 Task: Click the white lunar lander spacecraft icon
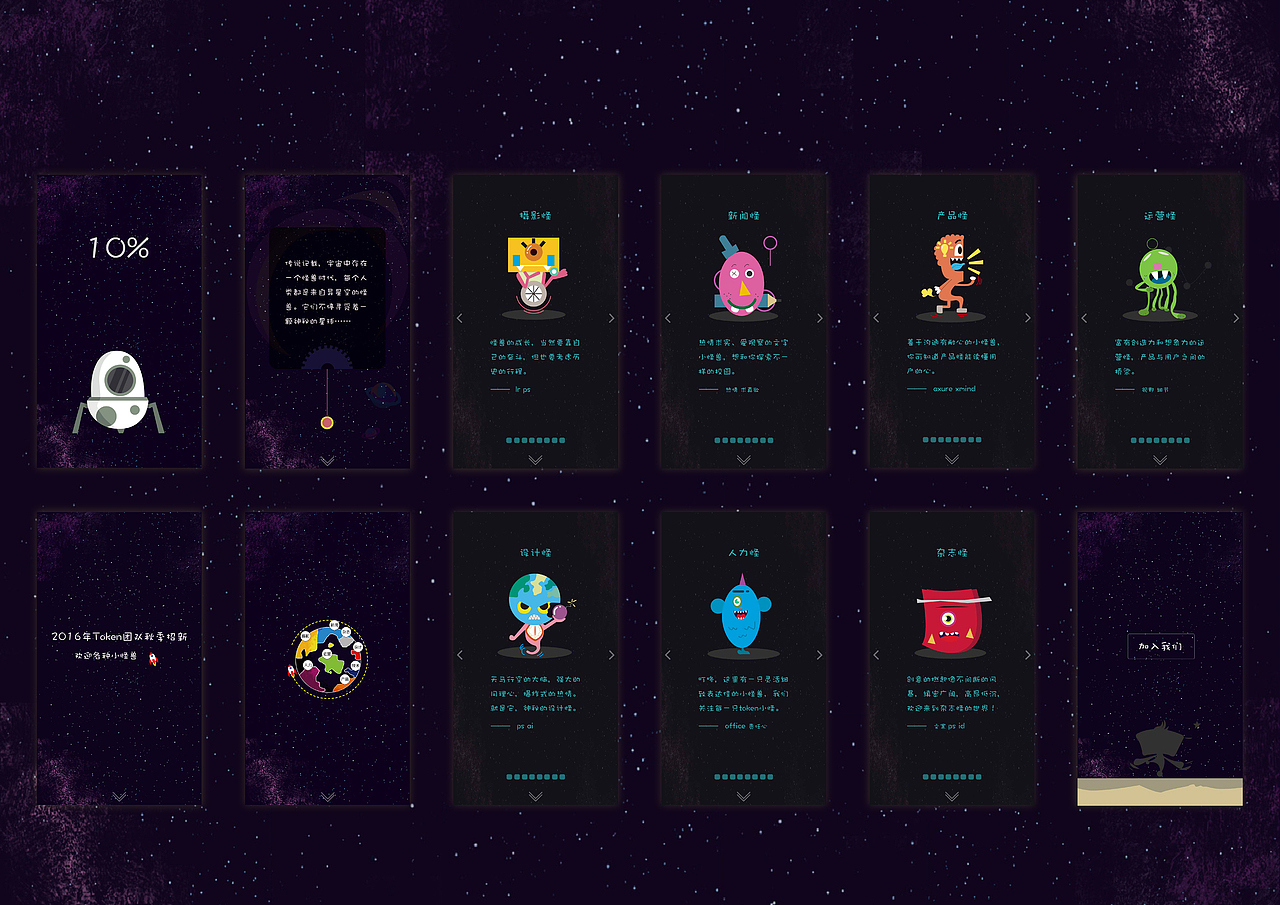pyautogui.click(x=118, y=390)
